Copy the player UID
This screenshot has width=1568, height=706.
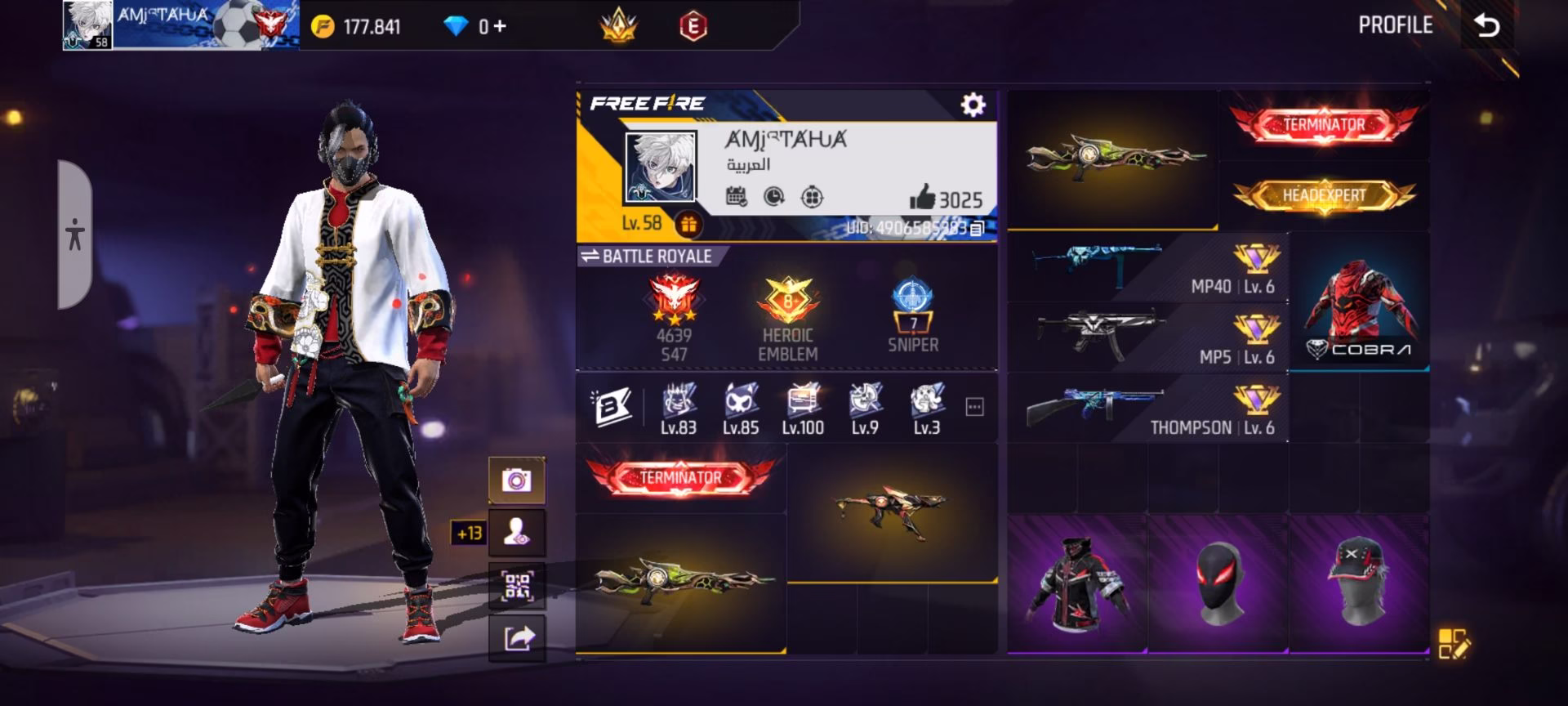click(977, 228)
